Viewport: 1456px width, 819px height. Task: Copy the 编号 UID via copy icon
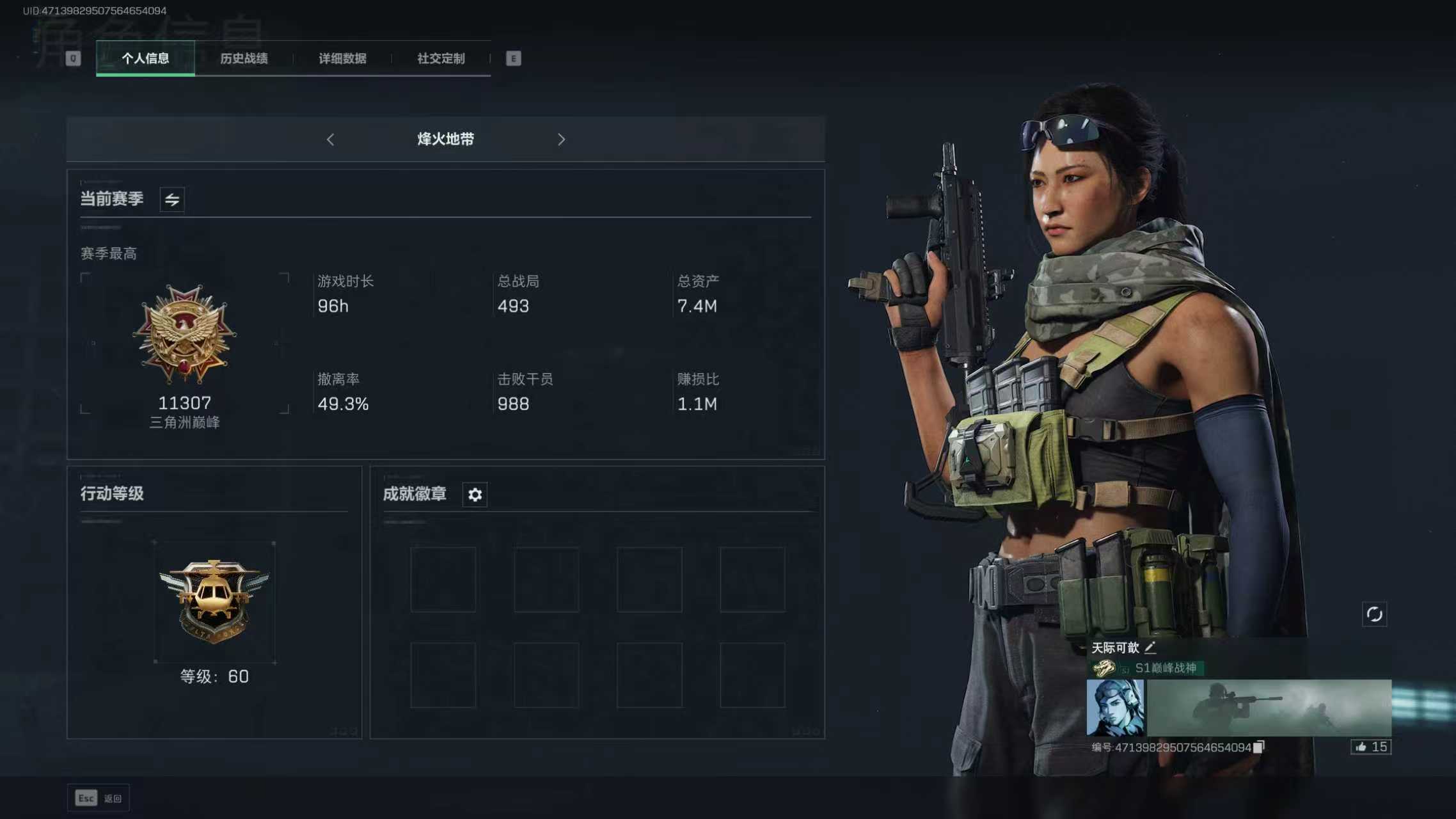(x=1259, y=747)
